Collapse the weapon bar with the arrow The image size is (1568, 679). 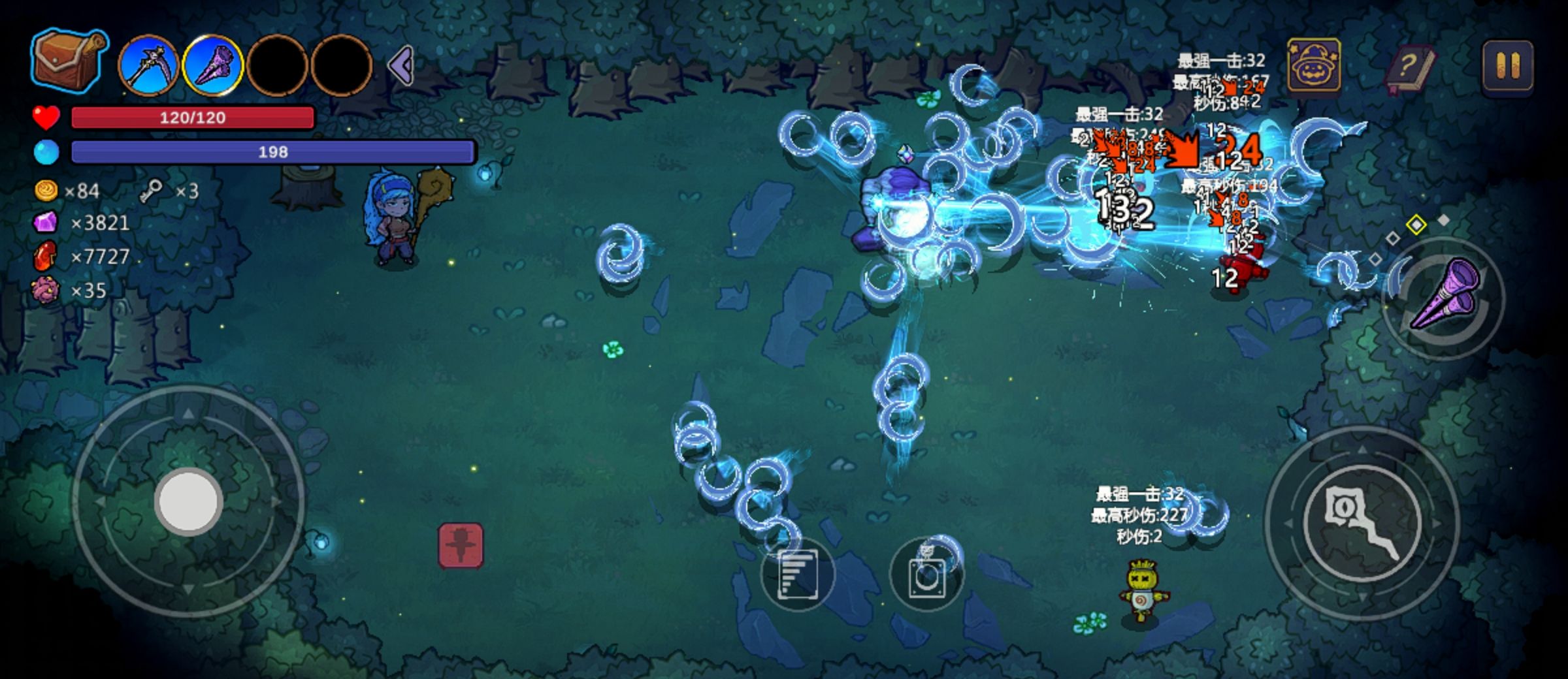[x=401, y=66]
